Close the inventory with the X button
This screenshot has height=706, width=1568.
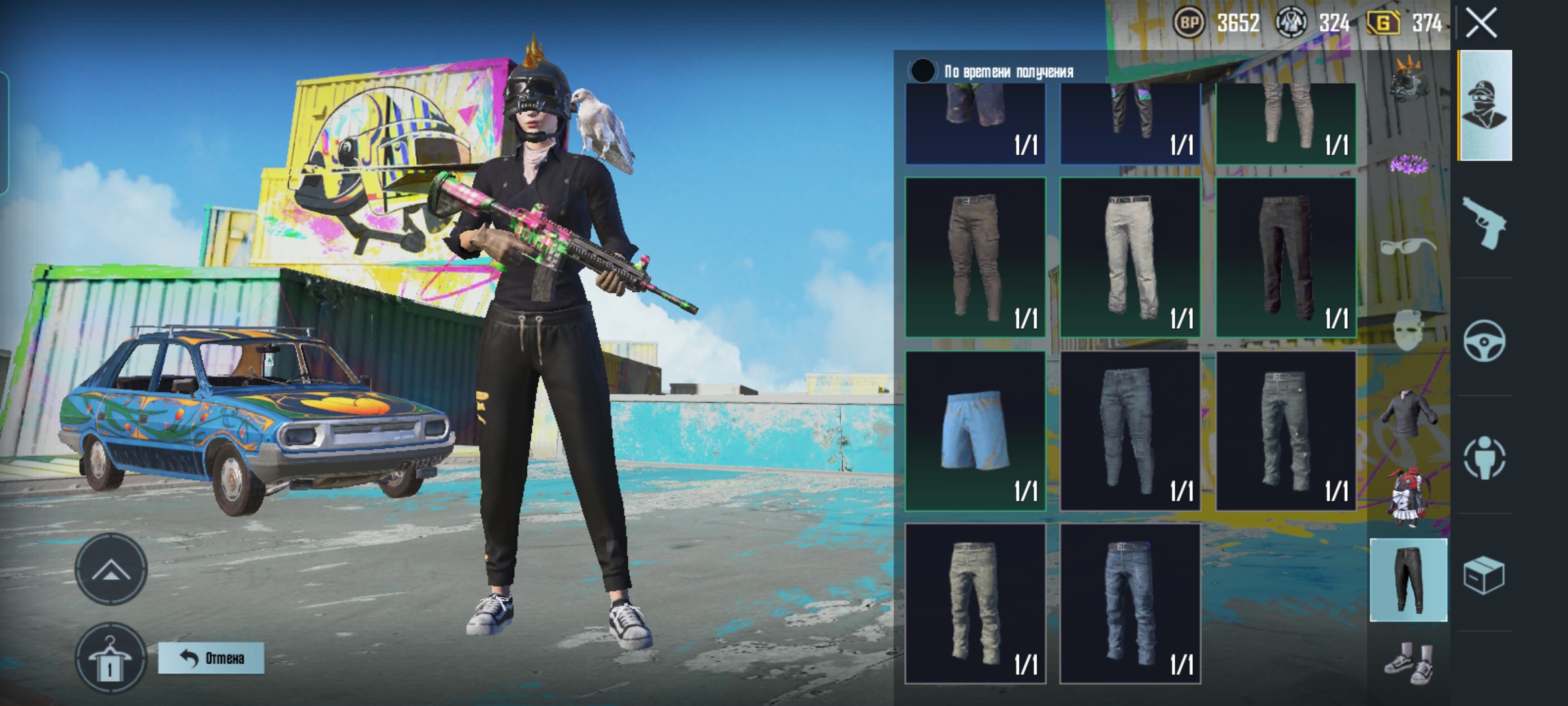click(x=1481, y=24)
